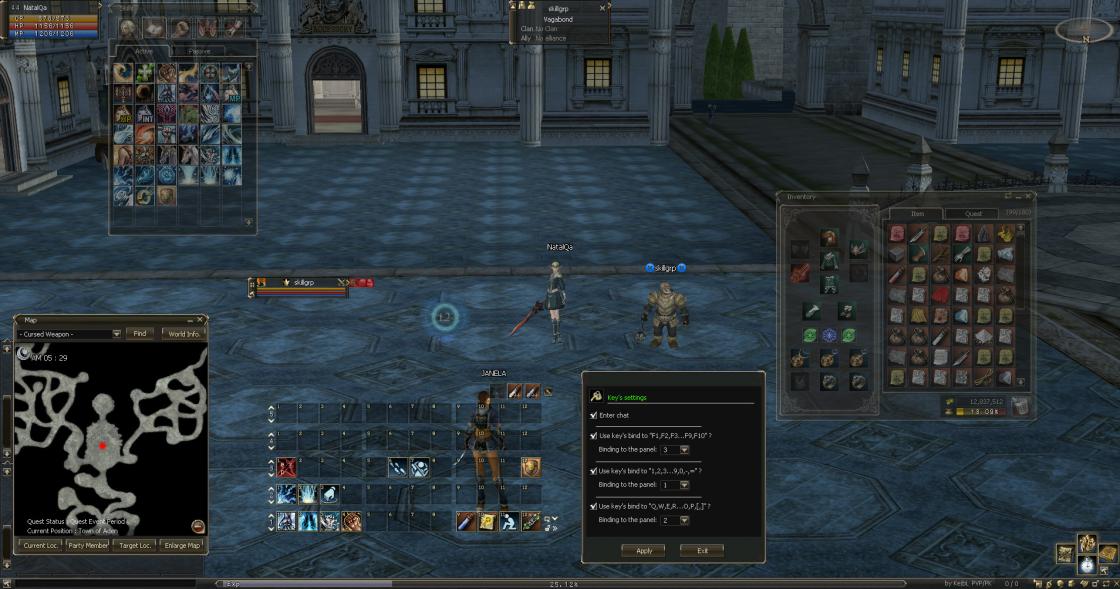
Task: Select the Item inventory tab
Action: 917,213
